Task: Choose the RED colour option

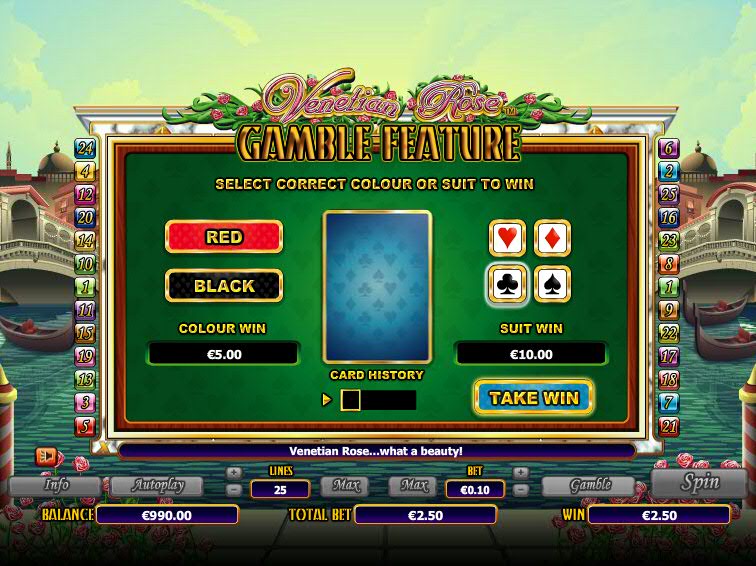Action: coord(224,237)
